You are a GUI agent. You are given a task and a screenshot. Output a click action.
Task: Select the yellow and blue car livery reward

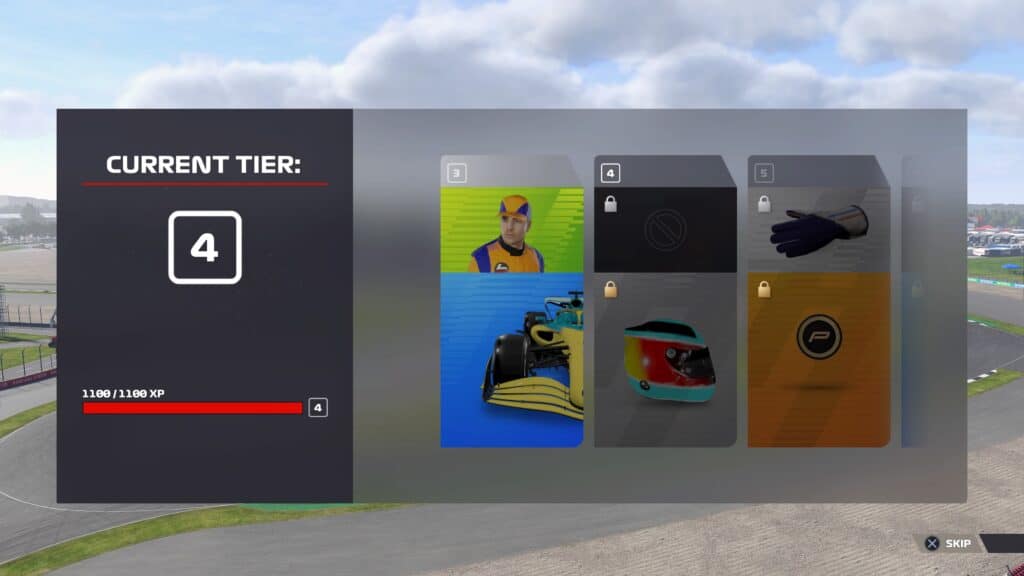coord(511,360)
